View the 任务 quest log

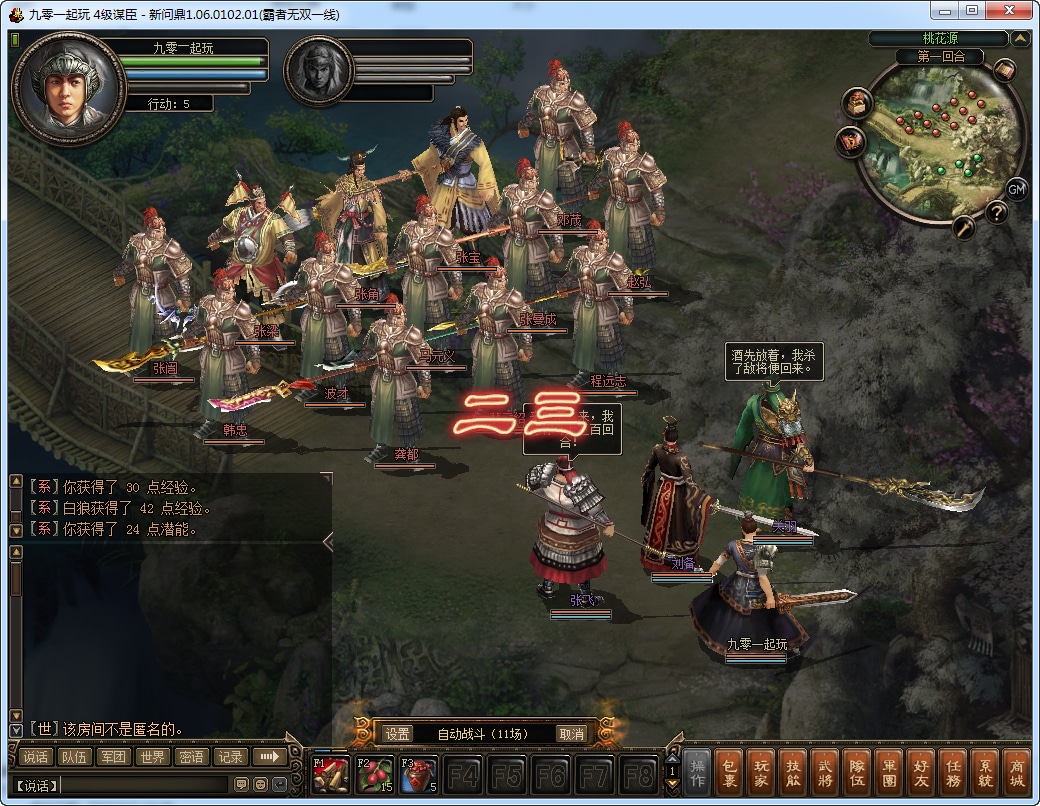click(x=952, y=774)
